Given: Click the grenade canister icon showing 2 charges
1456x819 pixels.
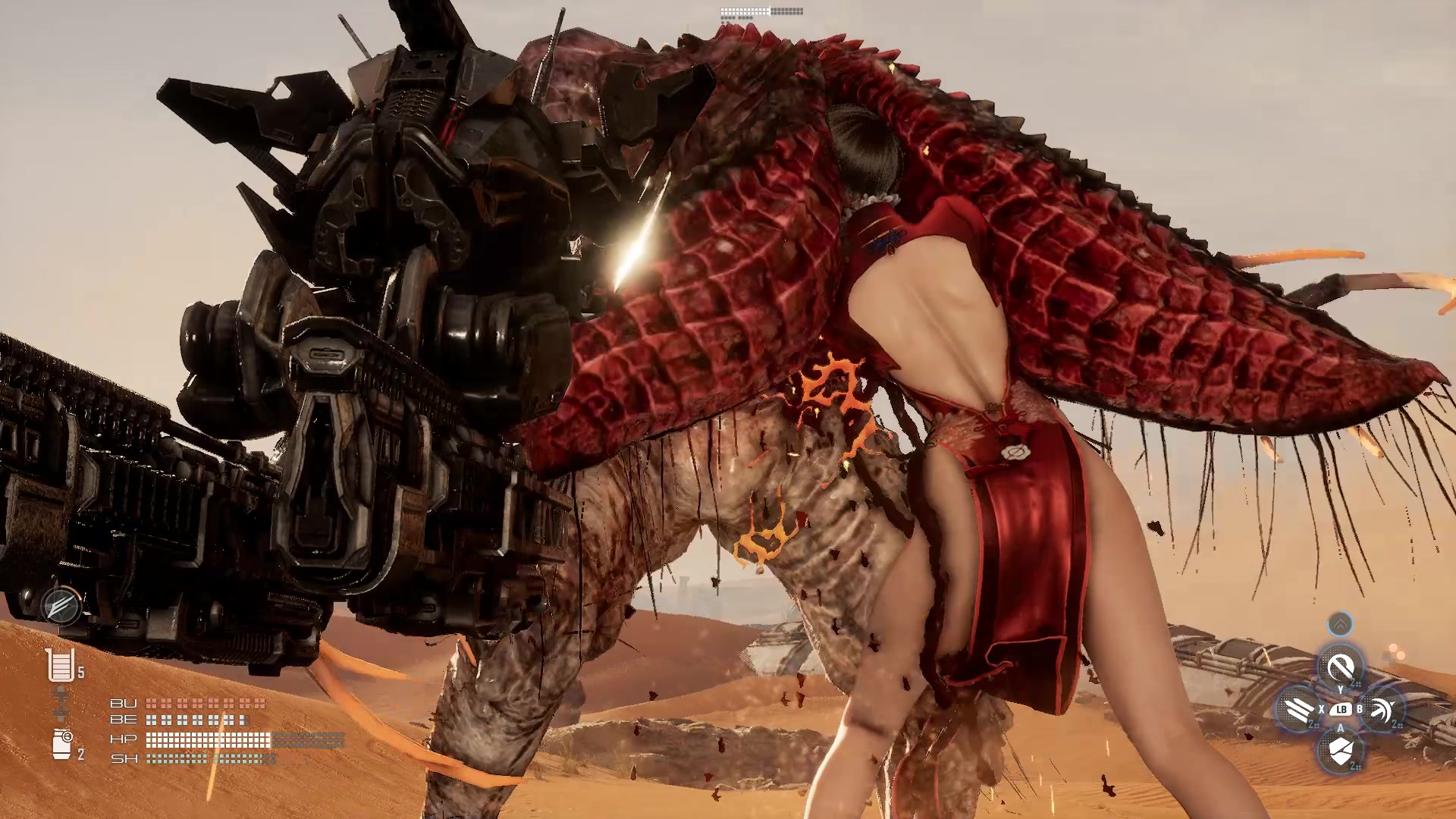Looking at the screenshot, I should tap(62, 745).
